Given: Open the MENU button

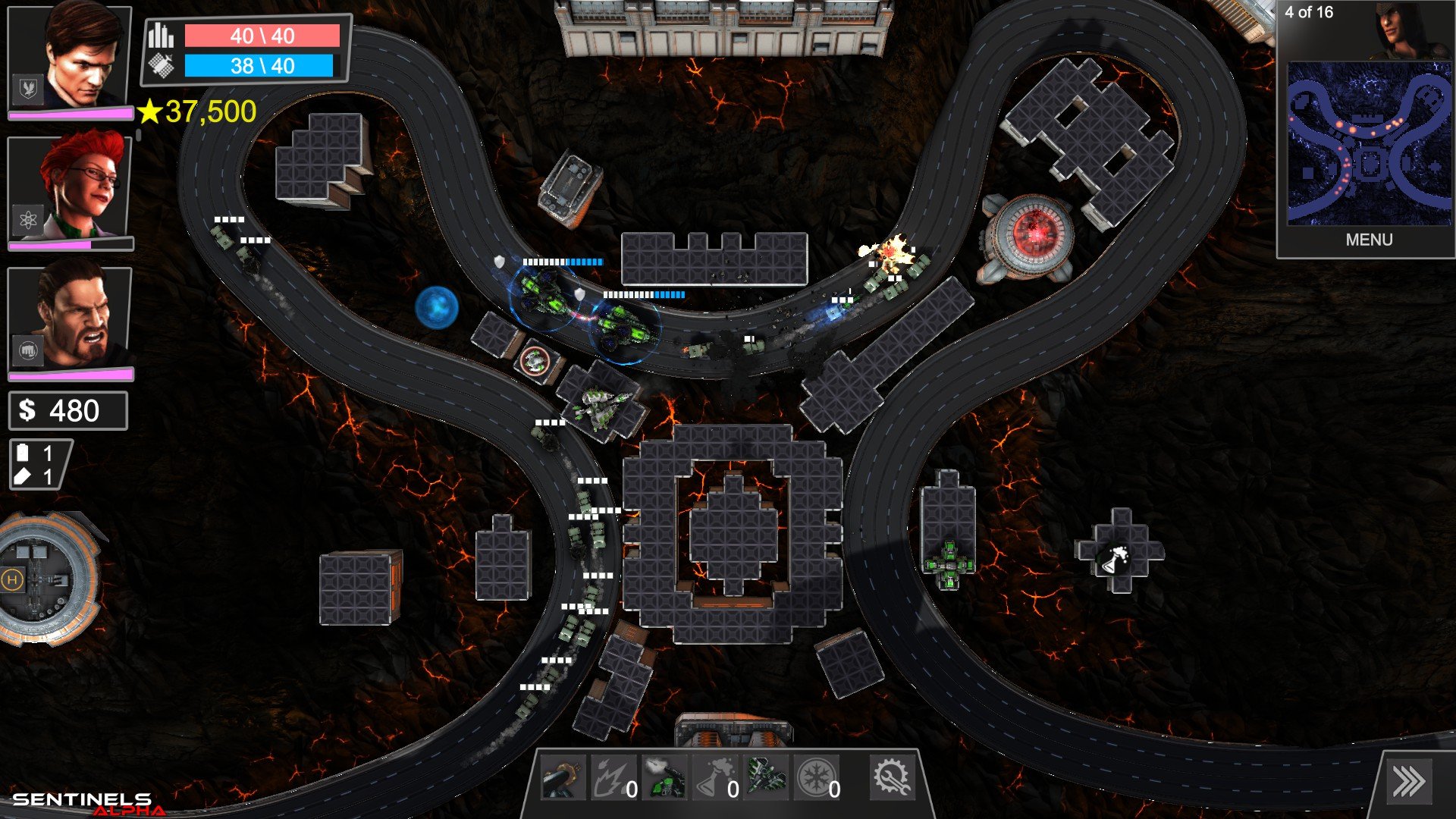Looking at the screenshot, I should coord(1369,240).
